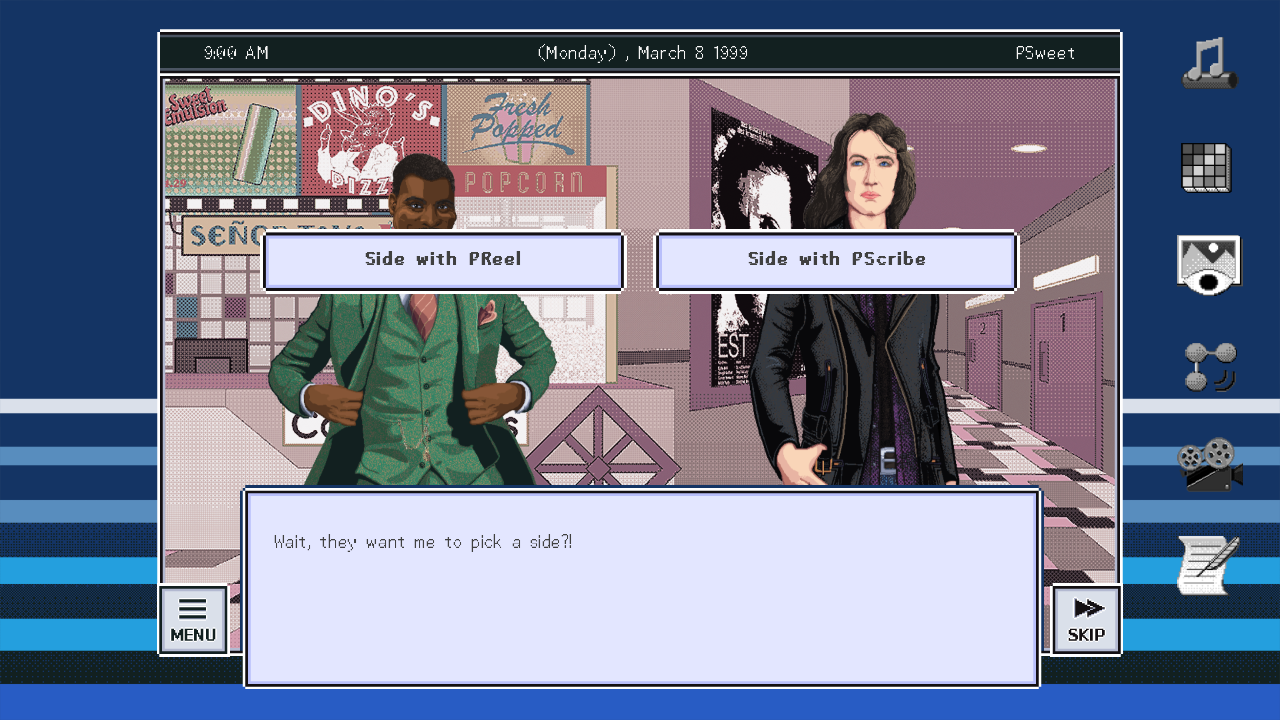The image size is (1280, 720).
Task: Skip dialogue with the SKIP button
Action: pyautogui.click(x=1086, y=620)
